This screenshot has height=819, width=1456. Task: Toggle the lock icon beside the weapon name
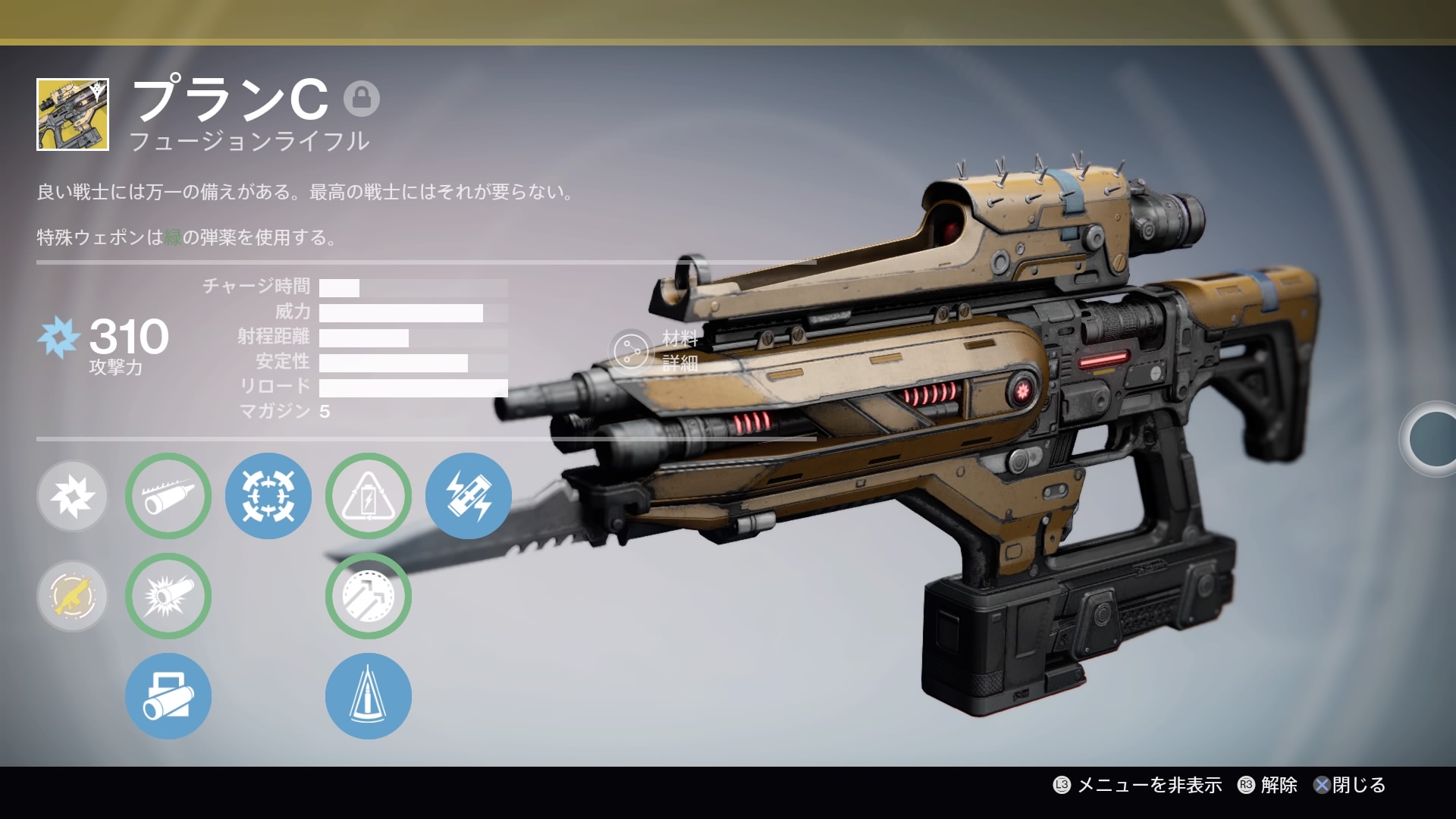tap(362, 99)
